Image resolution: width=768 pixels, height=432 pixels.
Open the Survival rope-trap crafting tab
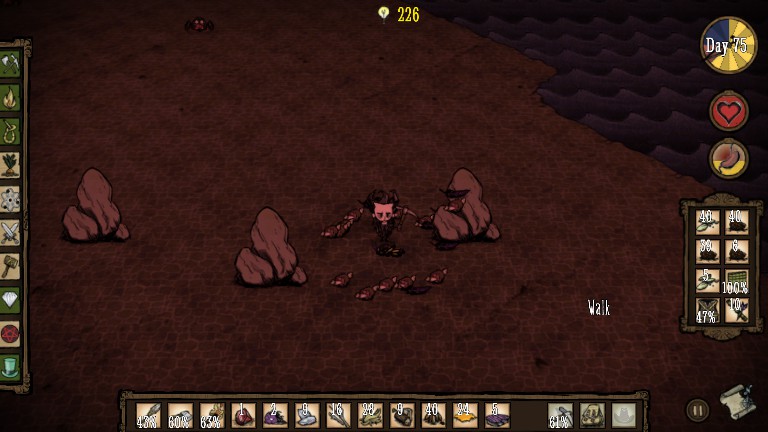[x=11, y=131]
